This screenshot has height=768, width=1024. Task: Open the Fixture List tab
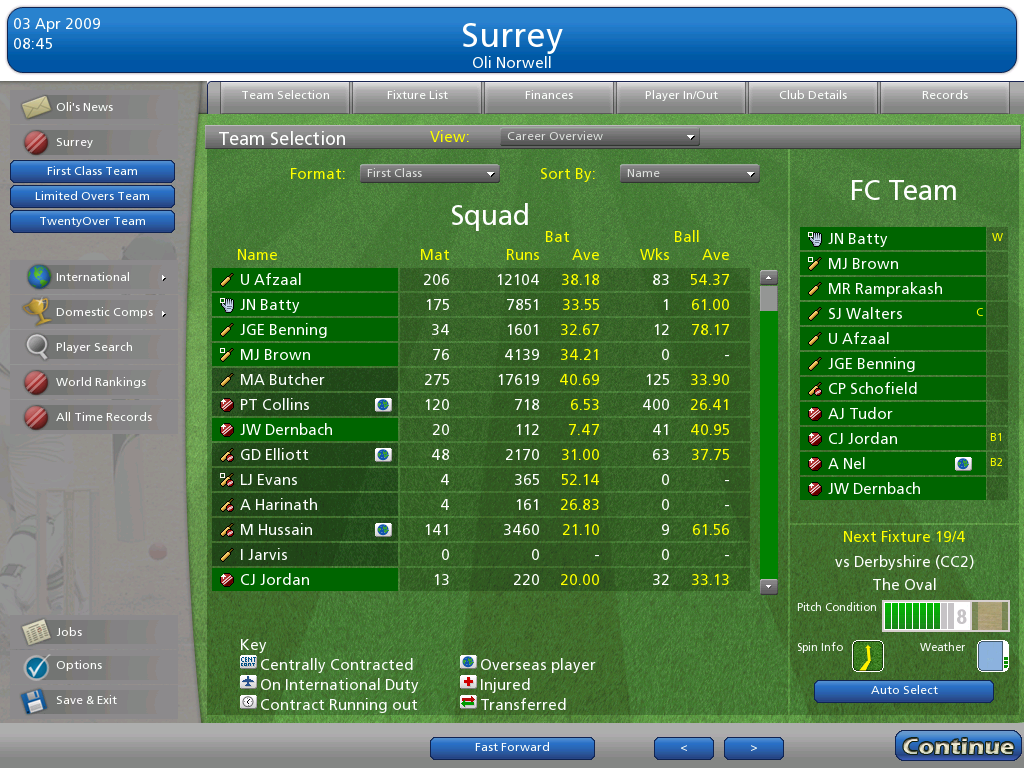[x=417, y=96]
